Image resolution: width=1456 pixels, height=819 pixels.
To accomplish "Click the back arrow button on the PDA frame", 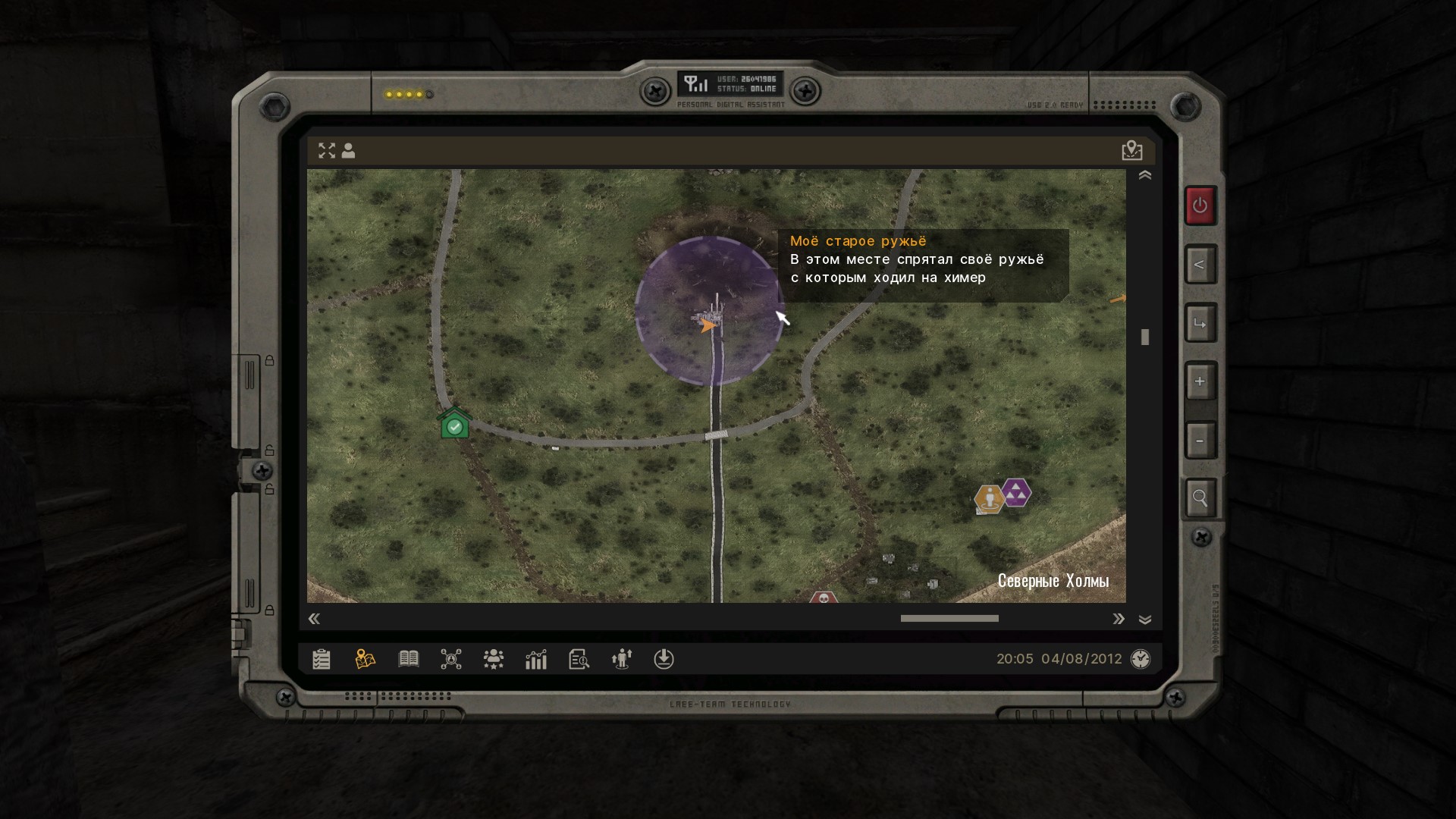I will [1200, 265].
